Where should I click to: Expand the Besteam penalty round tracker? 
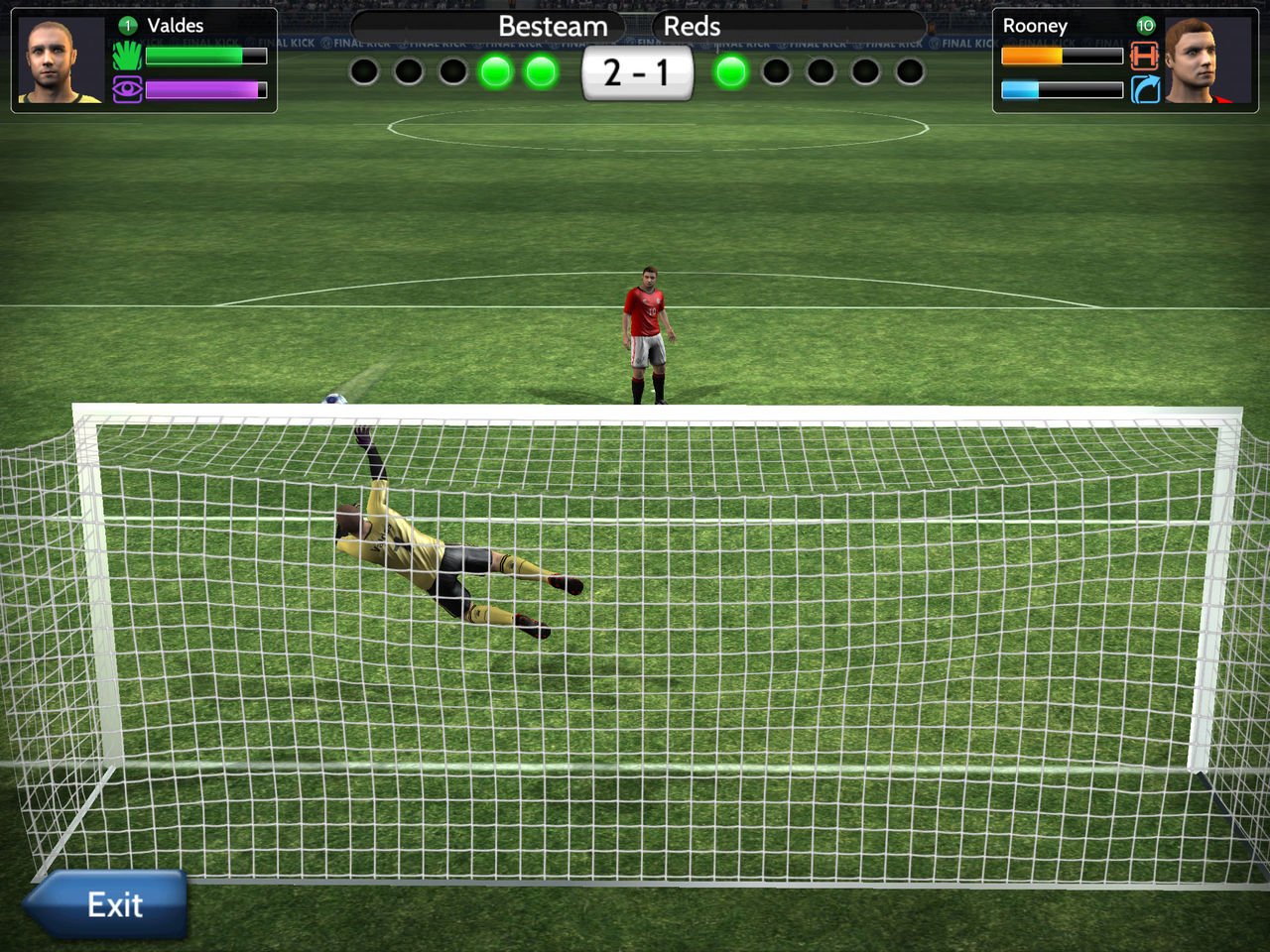(451, 71)
